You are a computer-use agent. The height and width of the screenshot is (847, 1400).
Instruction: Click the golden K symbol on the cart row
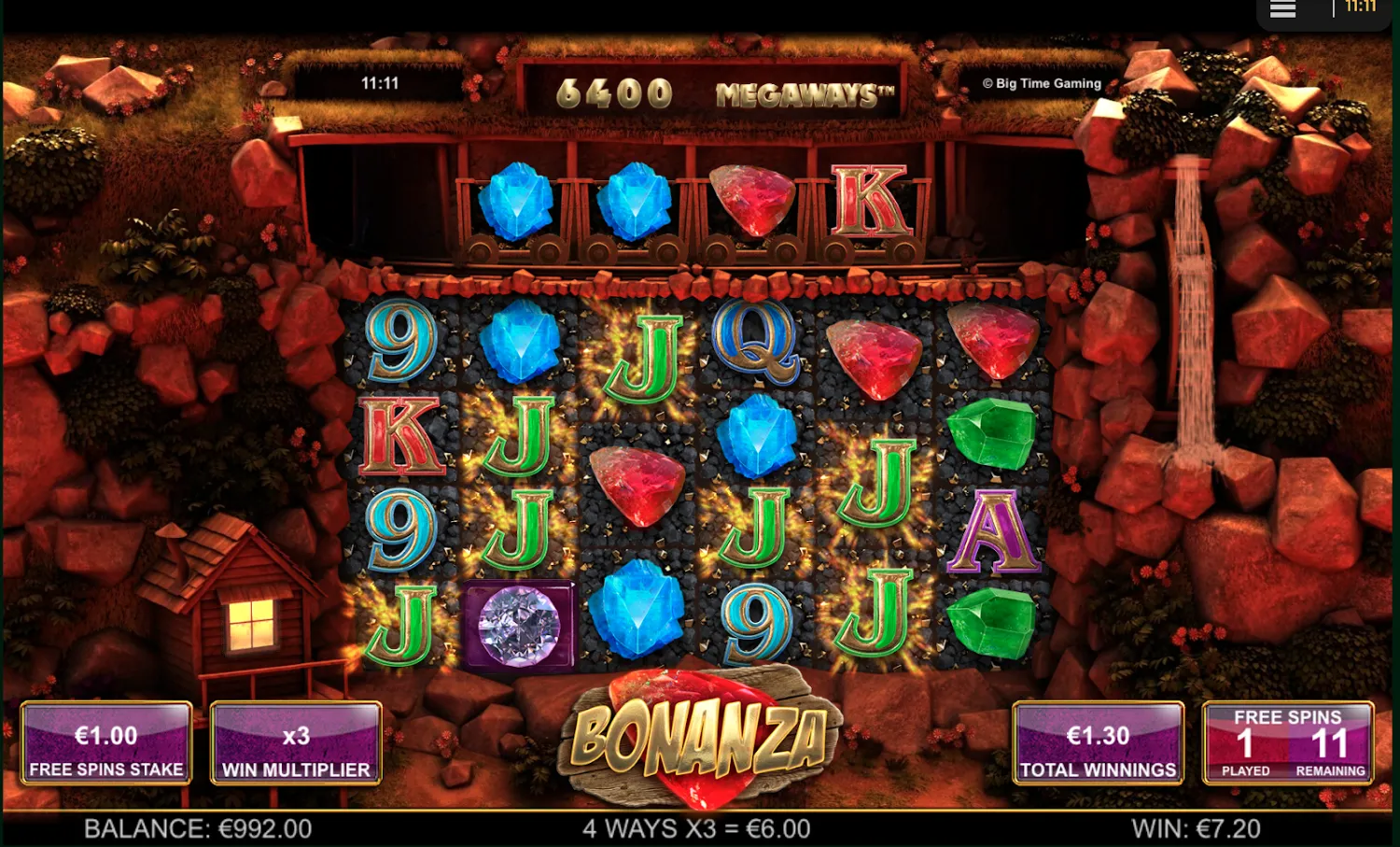(x=870, y=198)
